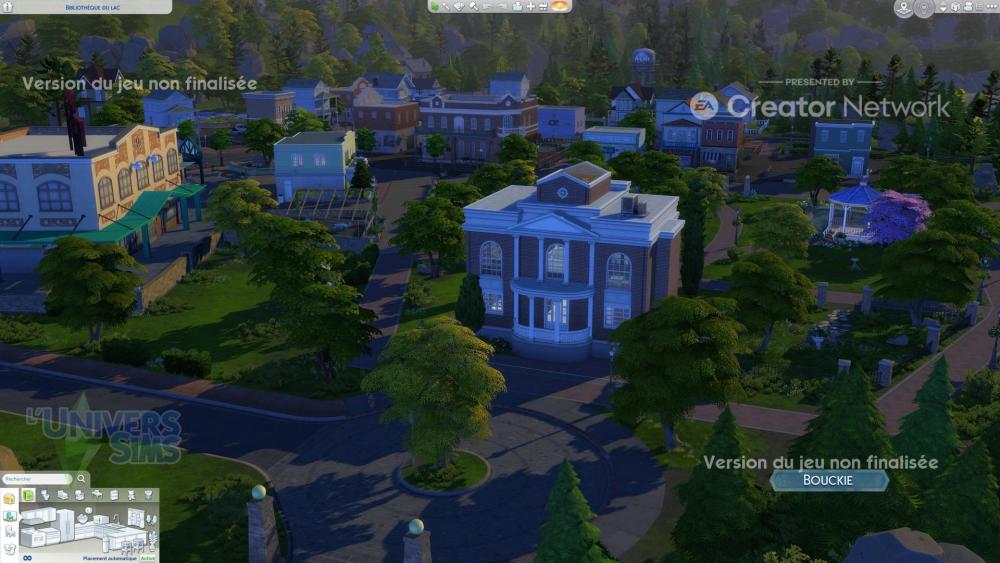This screenshot has width=1000, height=563.
Task: Click the infinity icon in catalog panel
Action: point(27,558)
